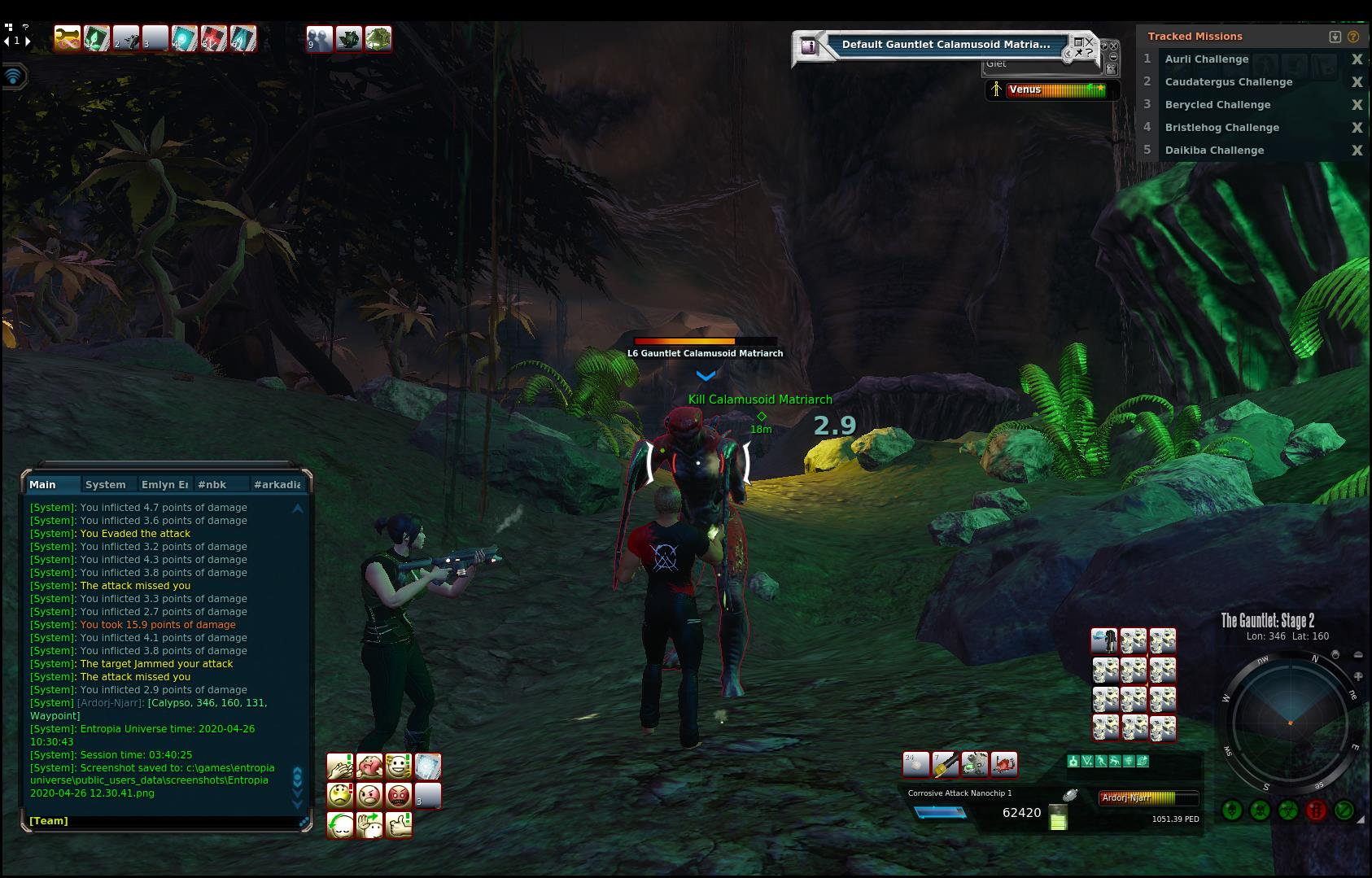Use the clapping hands emote

340,767
